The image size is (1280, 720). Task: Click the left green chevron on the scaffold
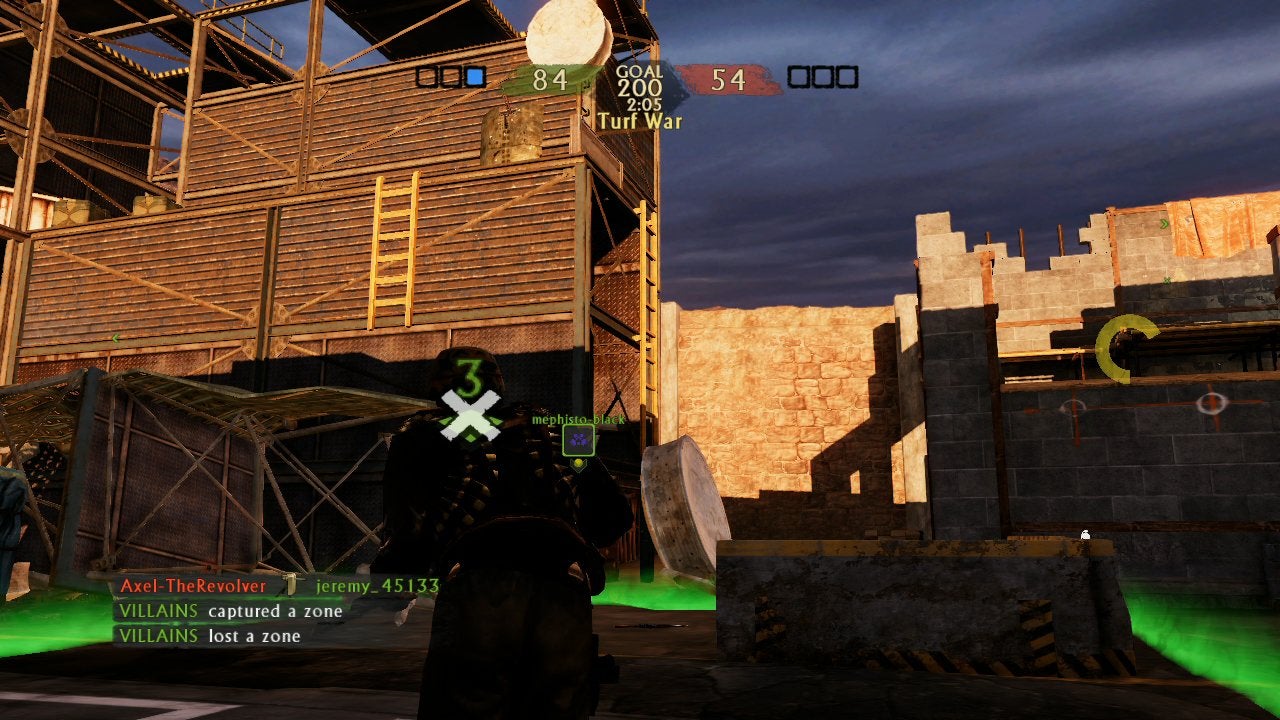click(115, 339)
